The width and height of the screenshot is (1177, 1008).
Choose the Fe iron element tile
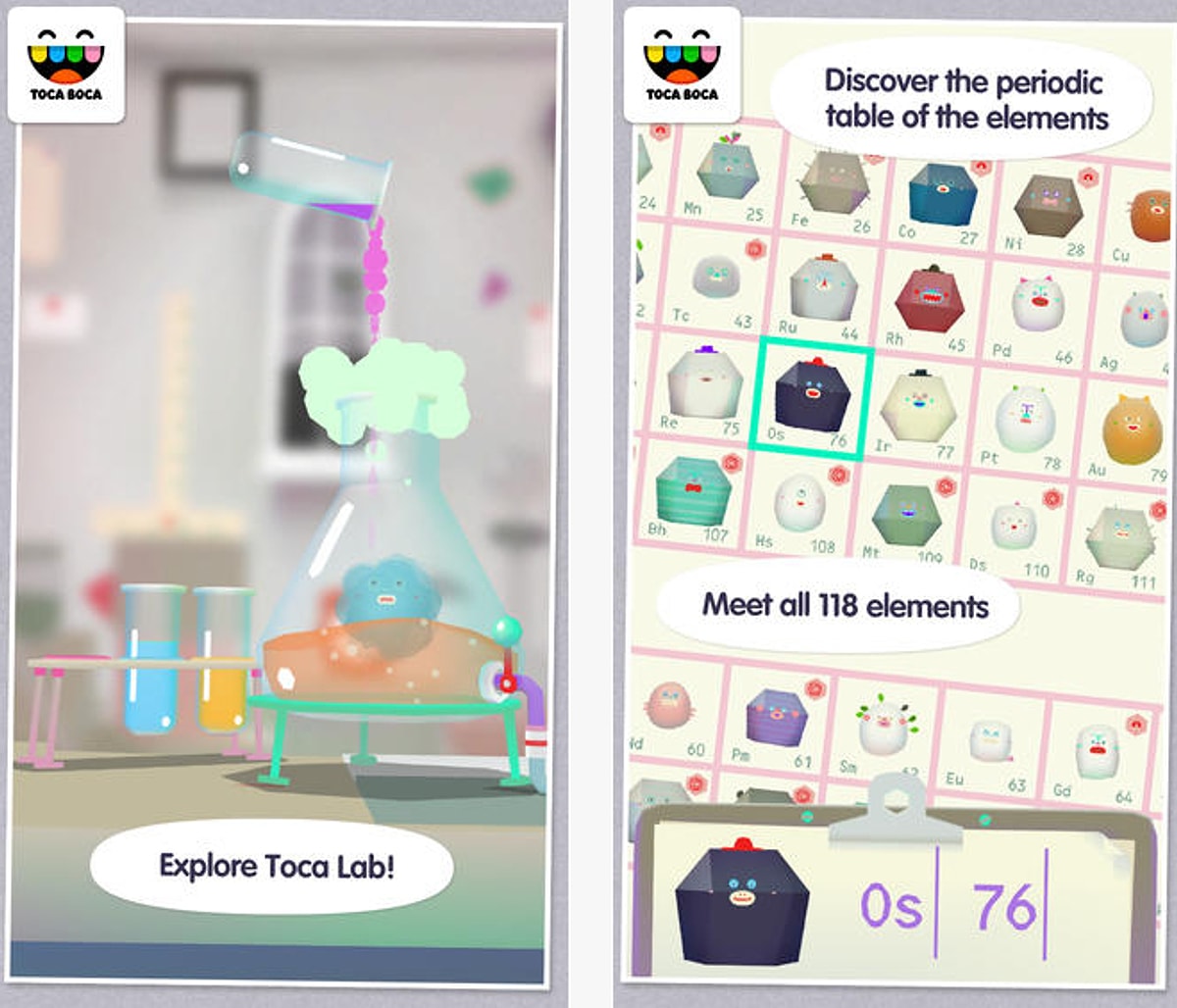click(x=832, y=188)
